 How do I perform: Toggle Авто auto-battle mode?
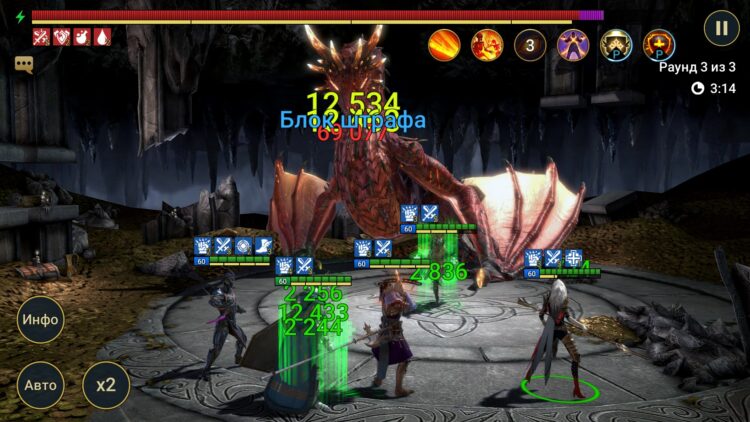(x=41, y=385)
